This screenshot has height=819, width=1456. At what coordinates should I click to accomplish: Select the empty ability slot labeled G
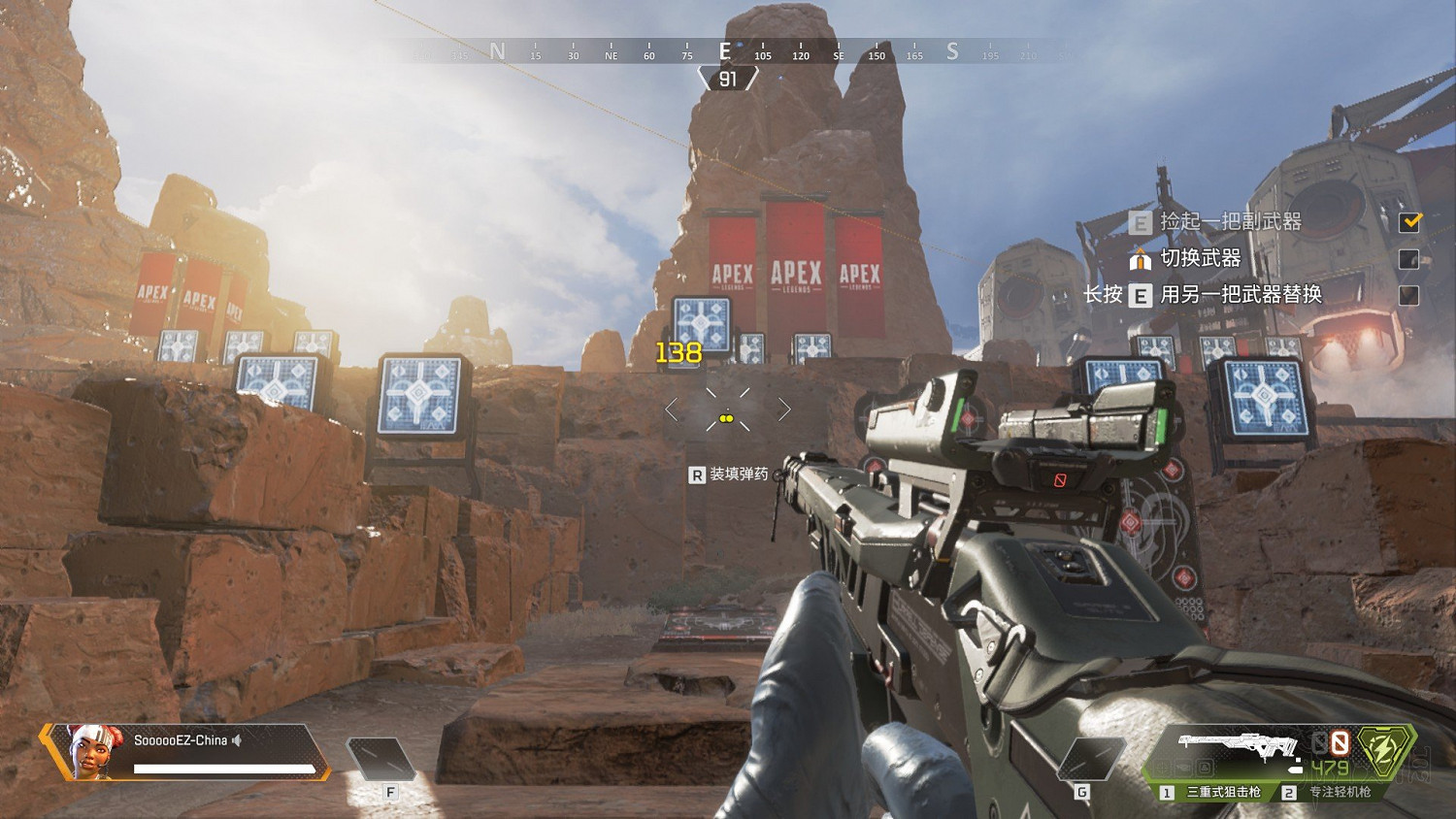point(1089,758)
